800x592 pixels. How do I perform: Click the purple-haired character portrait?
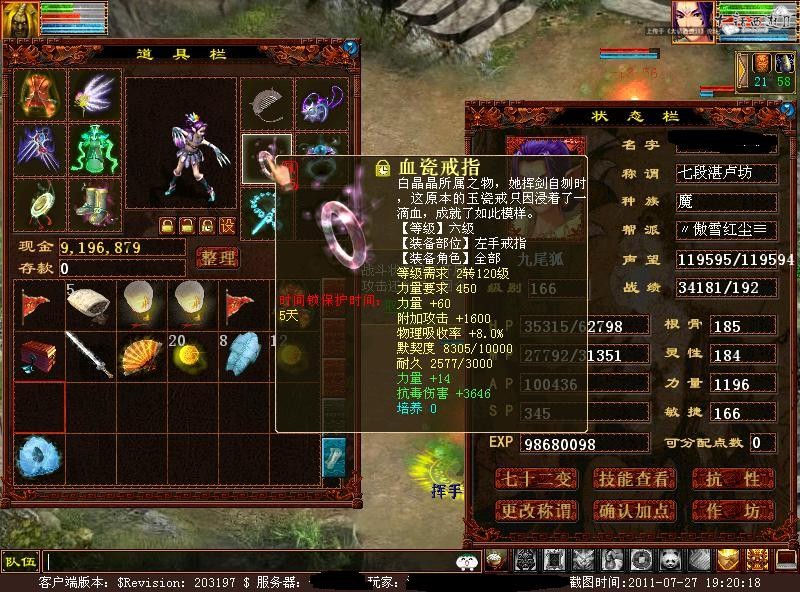(x=693, y=21)
